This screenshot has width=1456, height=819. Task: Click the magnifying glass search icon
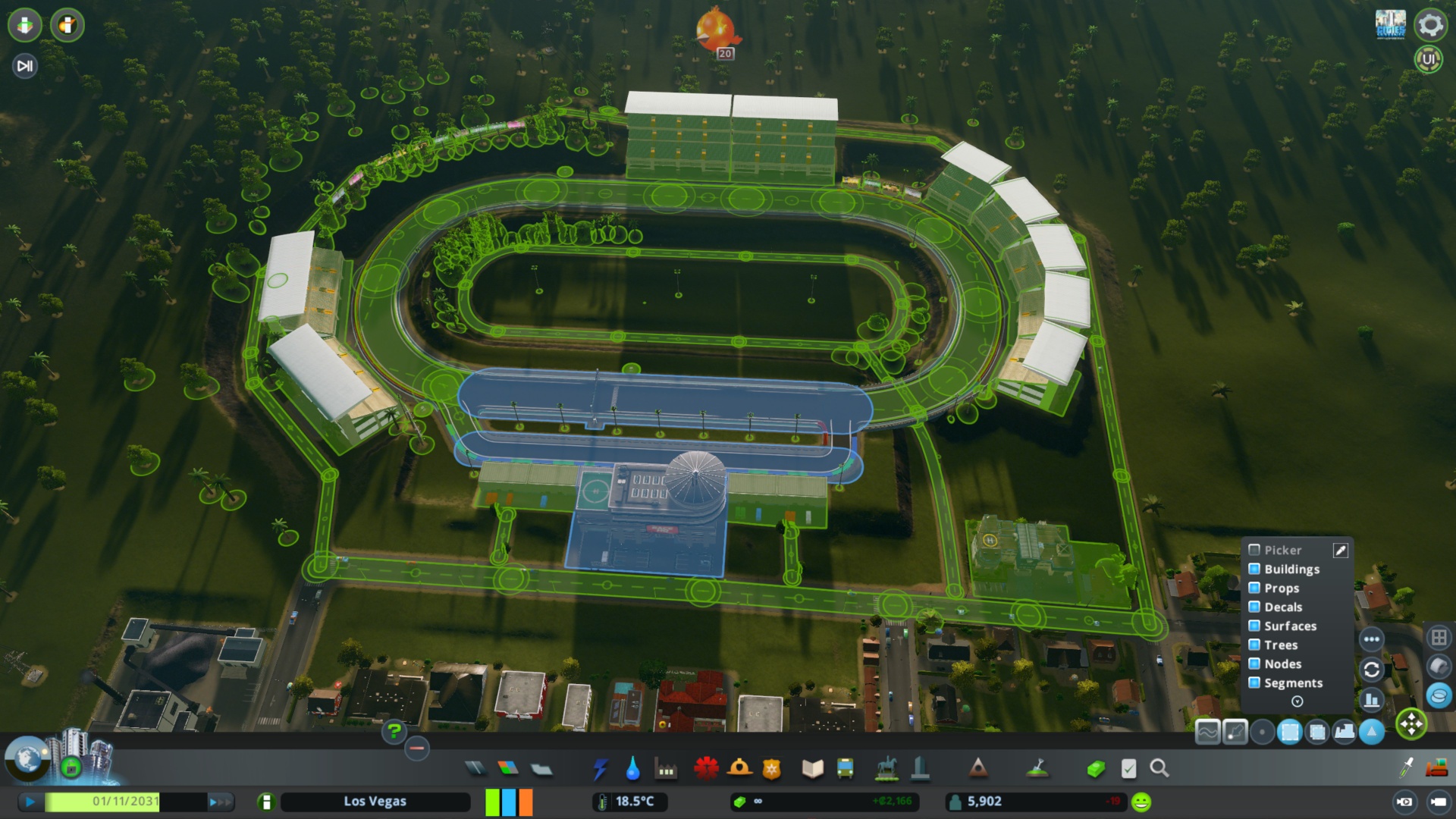[x=1159, y=767]
